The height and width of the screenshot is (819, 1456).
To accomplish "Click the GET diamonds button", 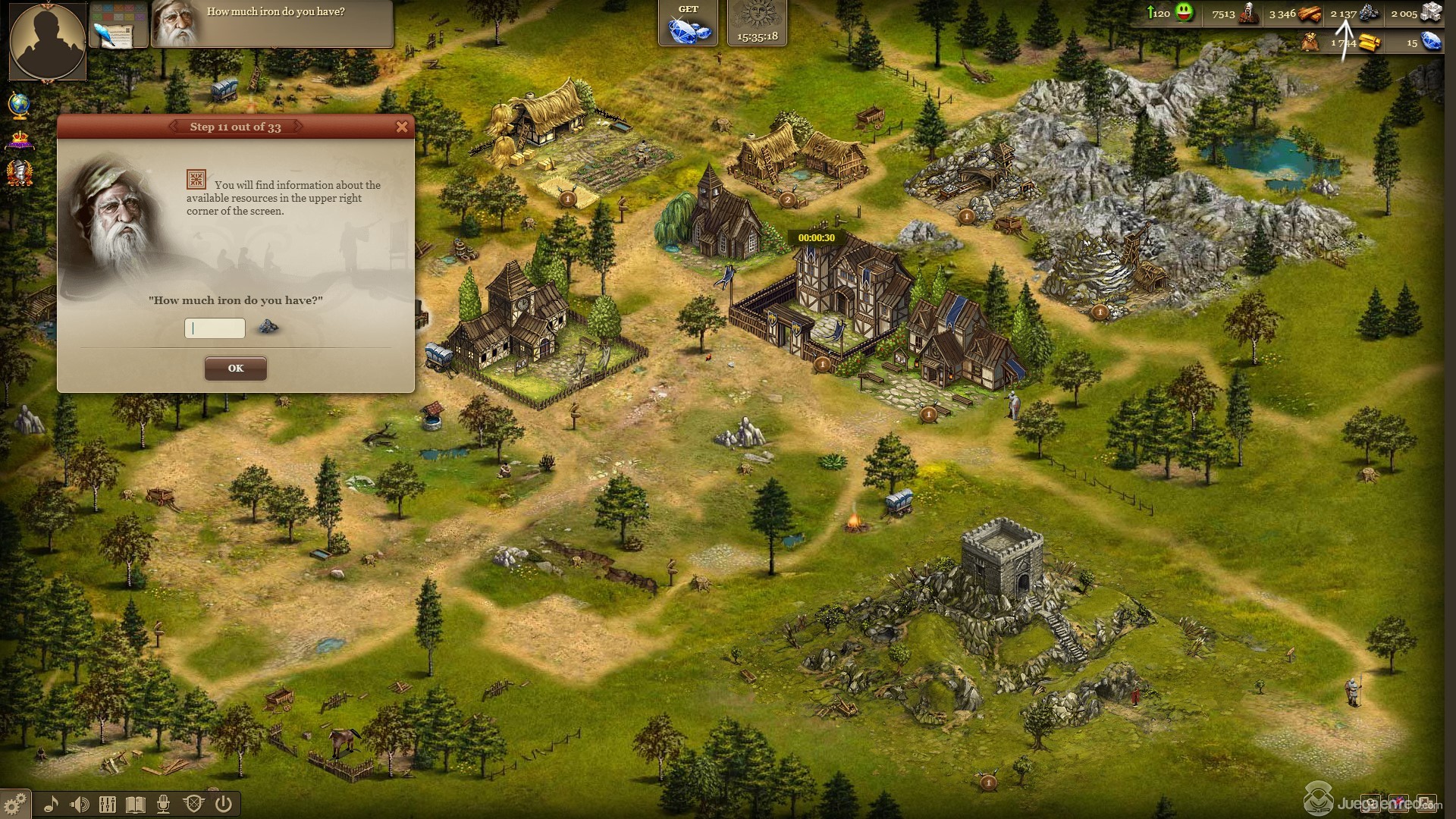I will coord(688,24).
